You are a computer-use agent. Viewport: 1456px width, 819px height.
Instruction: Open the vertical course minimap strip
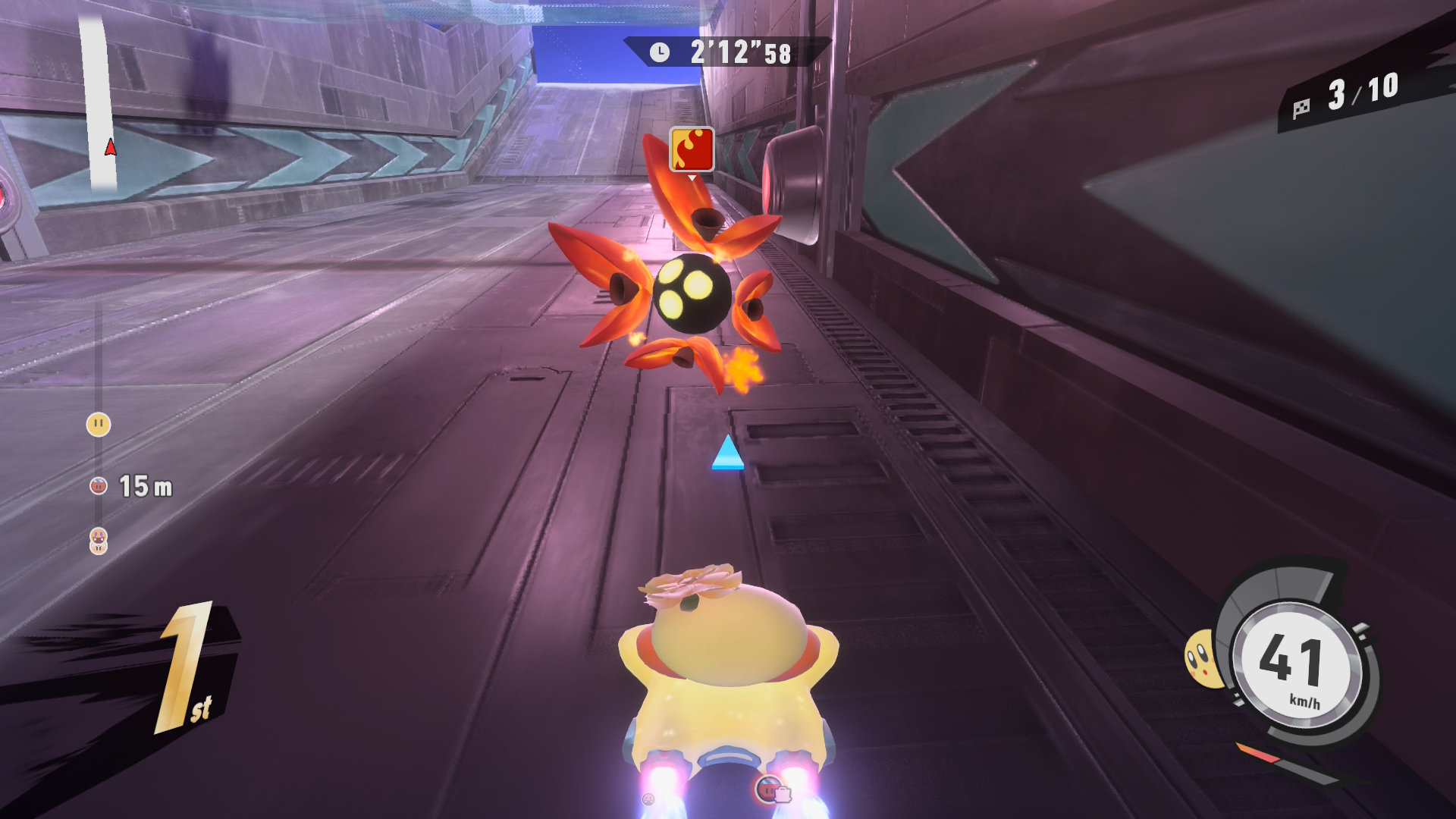tap(99, 102)
